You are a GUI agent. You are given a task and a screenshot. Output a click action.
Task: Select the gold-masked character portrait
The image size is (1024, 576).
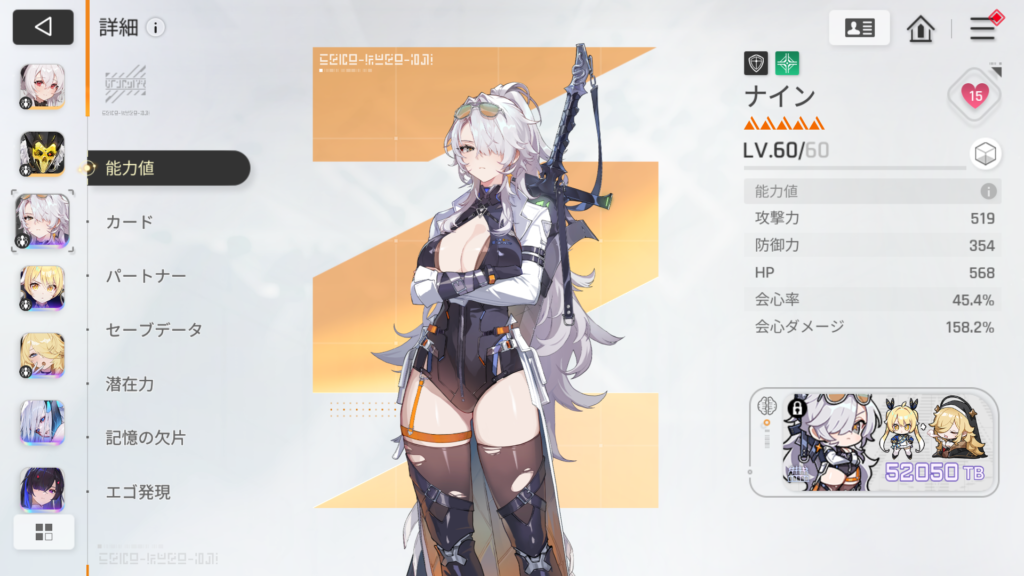[42, 153]
